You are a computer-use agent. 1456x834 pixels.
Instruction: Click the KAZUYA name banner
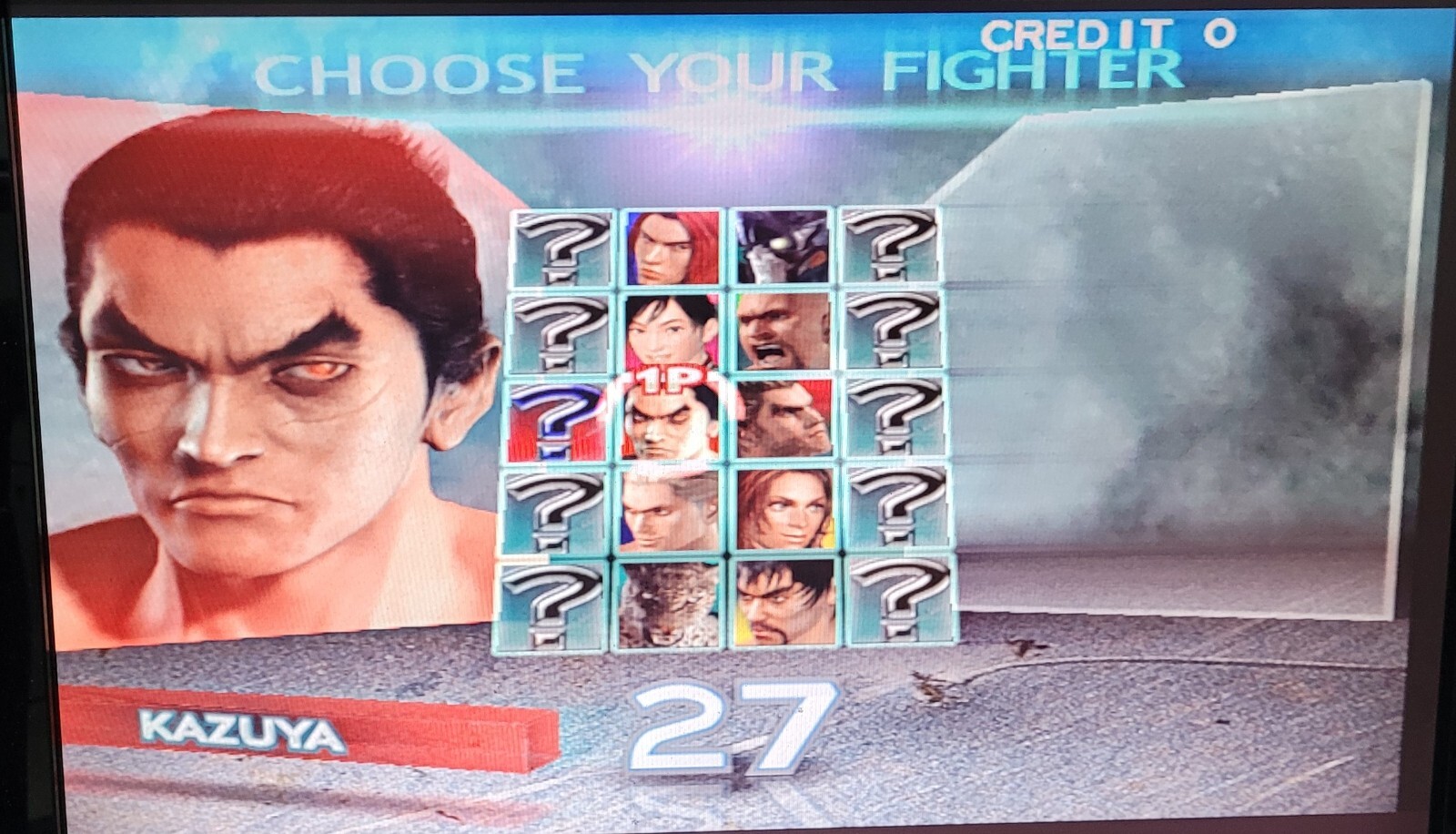(246, 727)
